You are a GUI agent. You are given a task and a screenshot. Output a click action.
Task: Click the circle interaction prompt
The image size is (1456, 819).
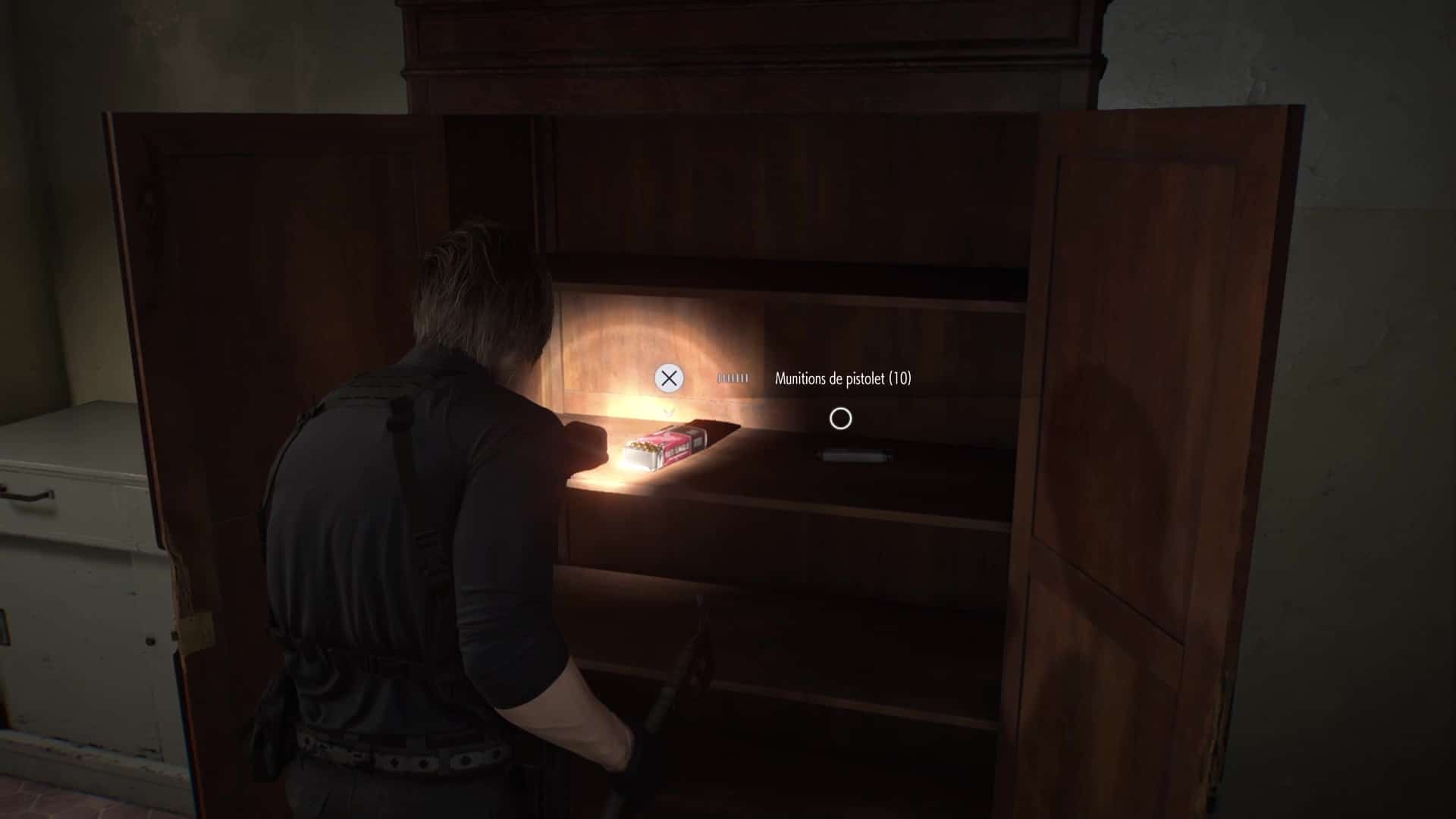841,419
